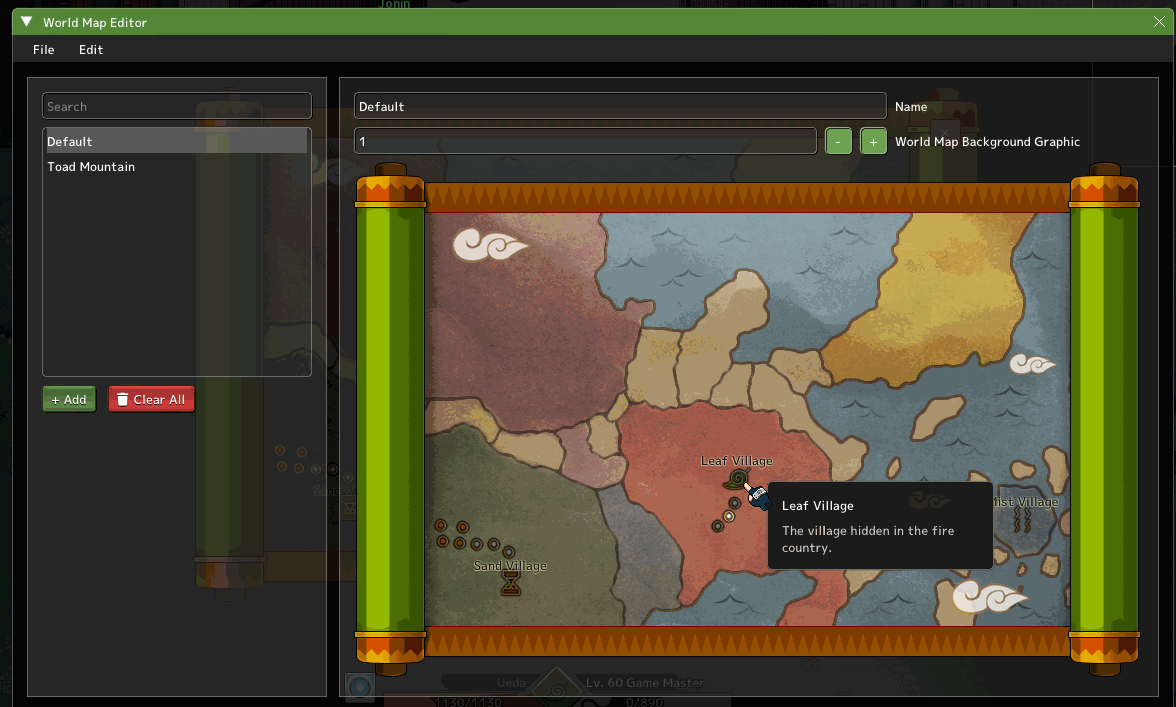1176x707 pixels.
Task: Collapse the World Map Editor window arrow
Action: coord(27,22)
